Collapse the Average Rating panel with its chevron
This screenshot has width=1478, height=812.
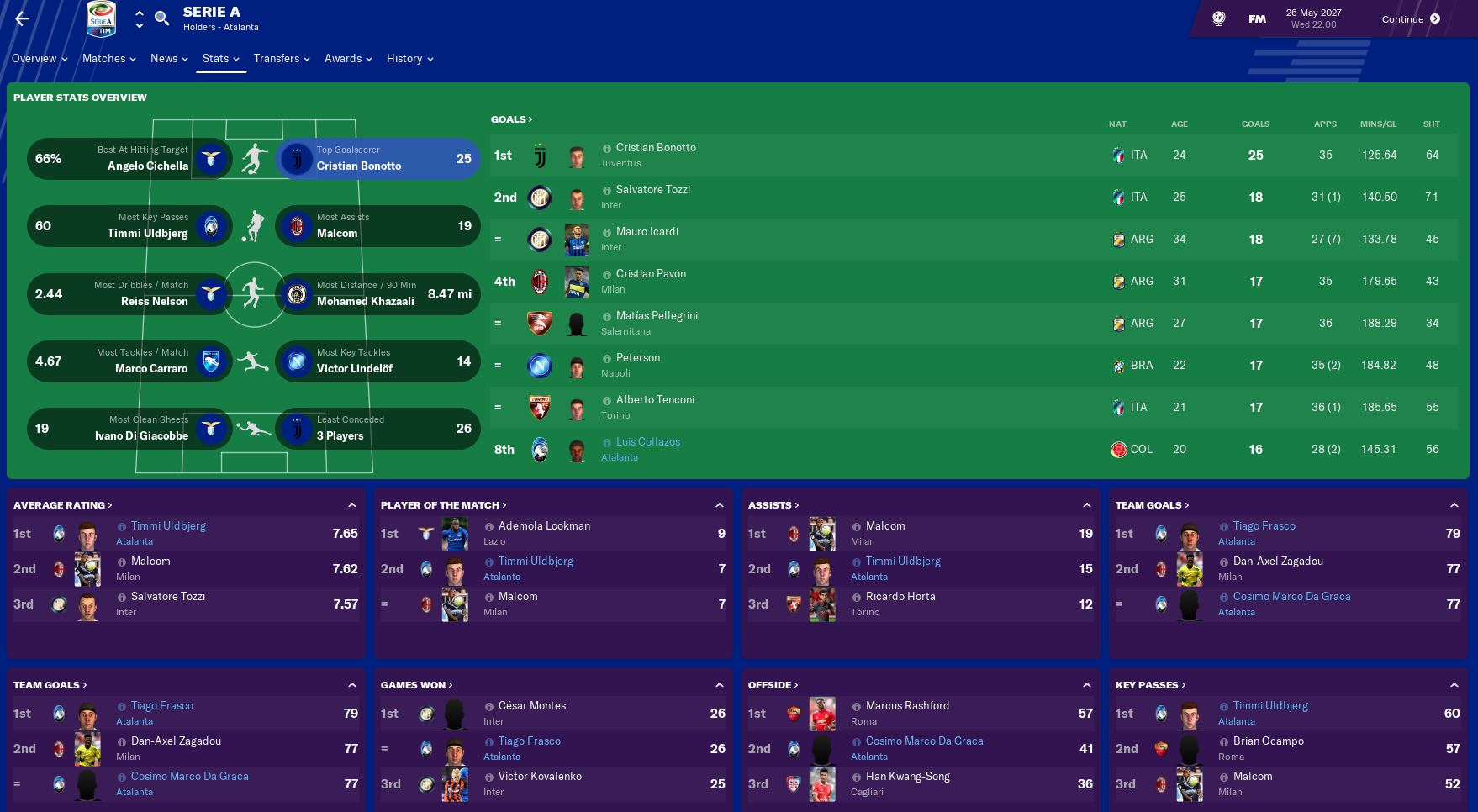pyautogui.click(x=352, y=504)
